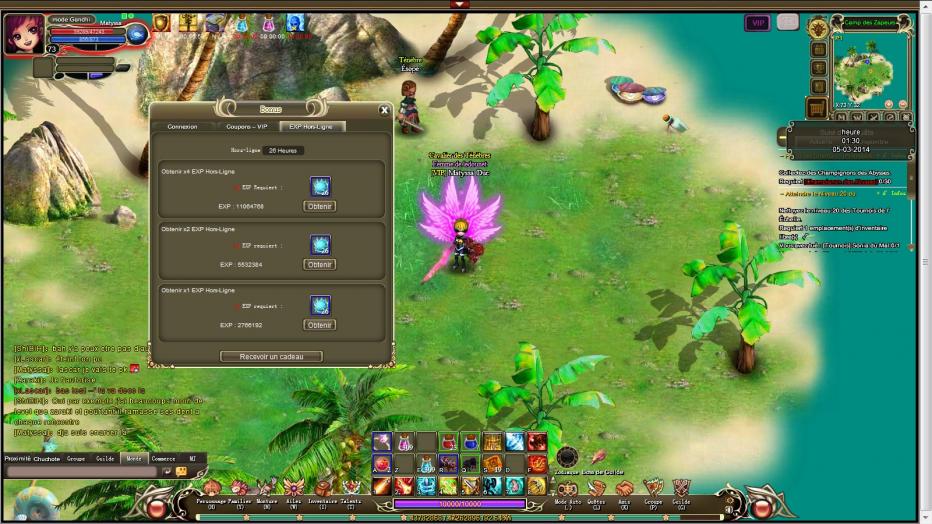Toggle Mode Auto in bottom bar

click(x=567, y=490)
